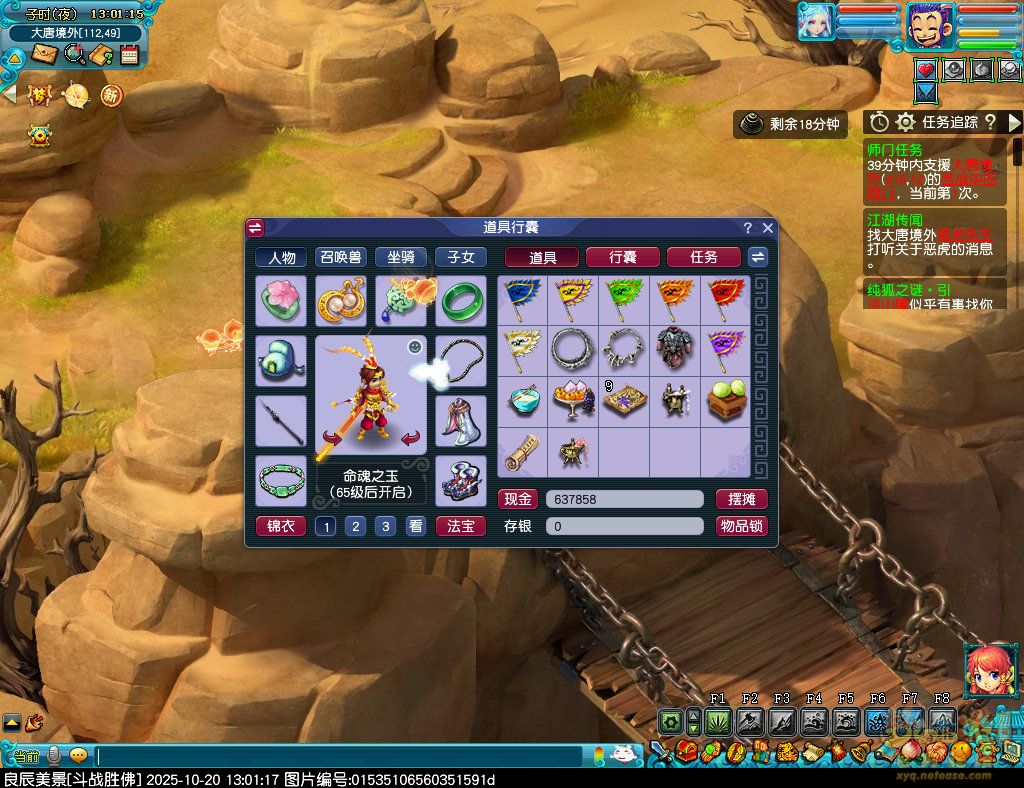Image resolution: width=1024 pixels, height=788 pixels.
Task: Open the 子女 tab
Action: pyautogui.click(x=460, y=257)
